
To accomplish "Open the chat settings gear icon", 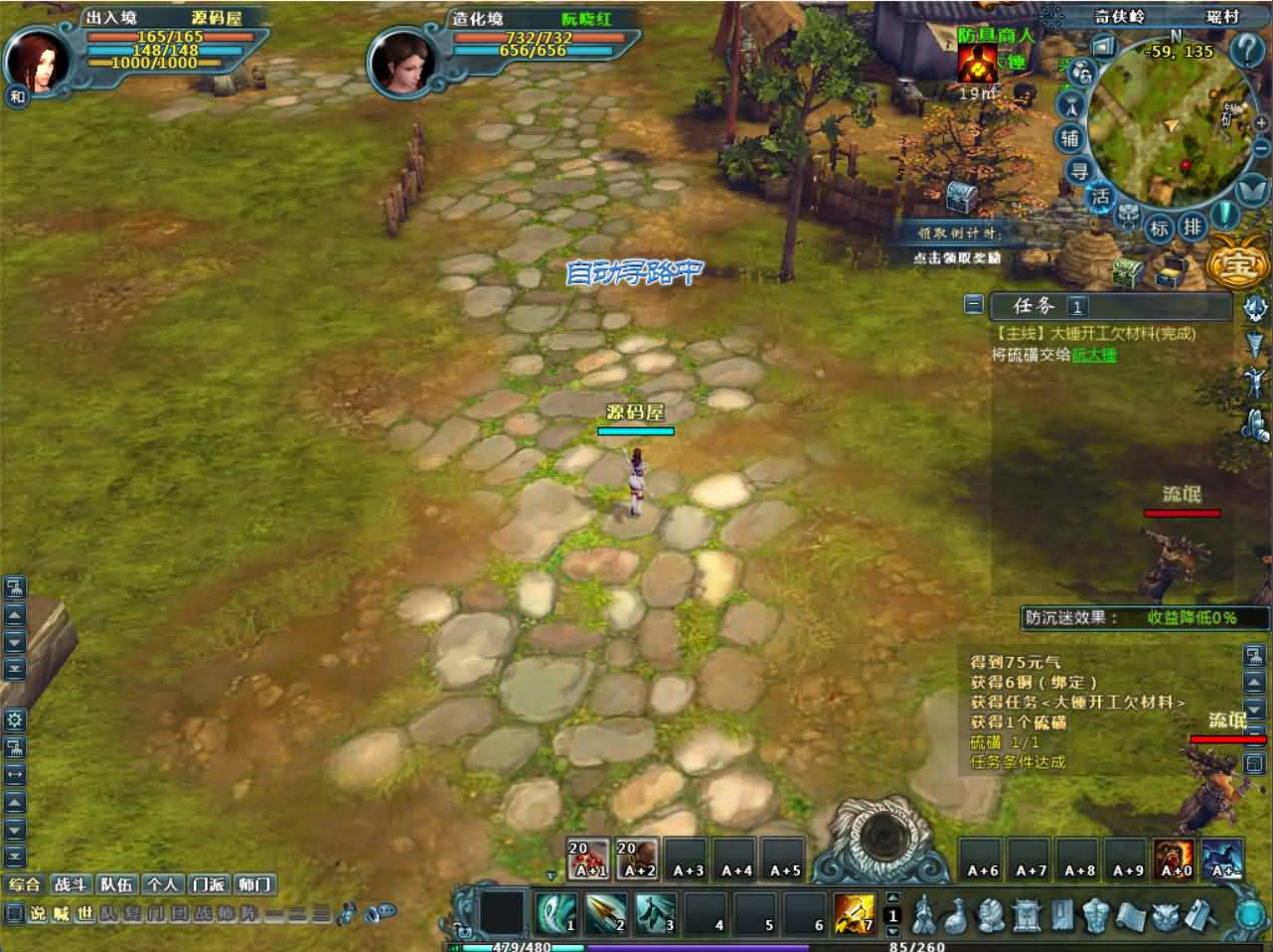I will [13, 718].
